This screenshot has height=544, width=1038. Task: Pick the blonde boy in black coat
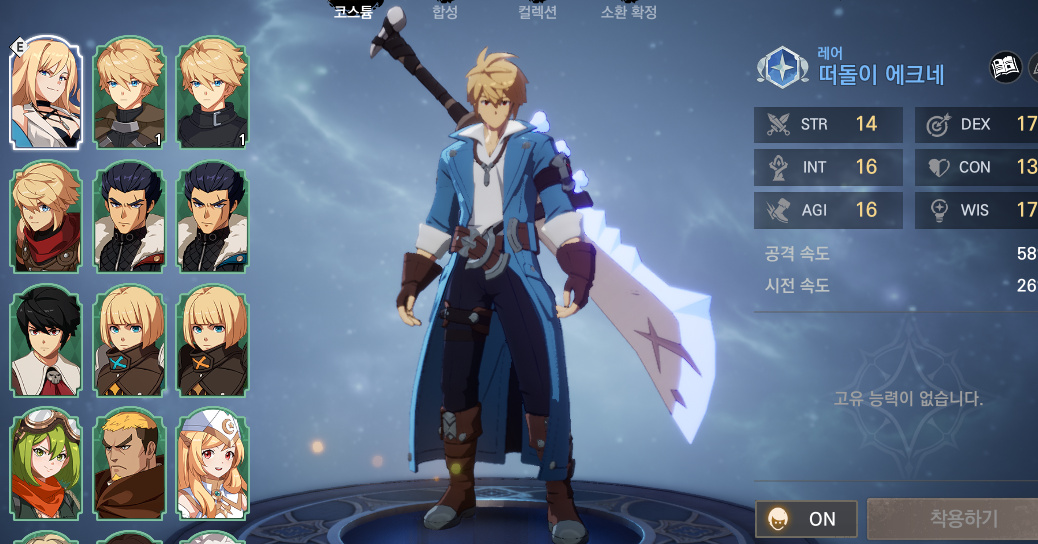click(x=212, y=92)
